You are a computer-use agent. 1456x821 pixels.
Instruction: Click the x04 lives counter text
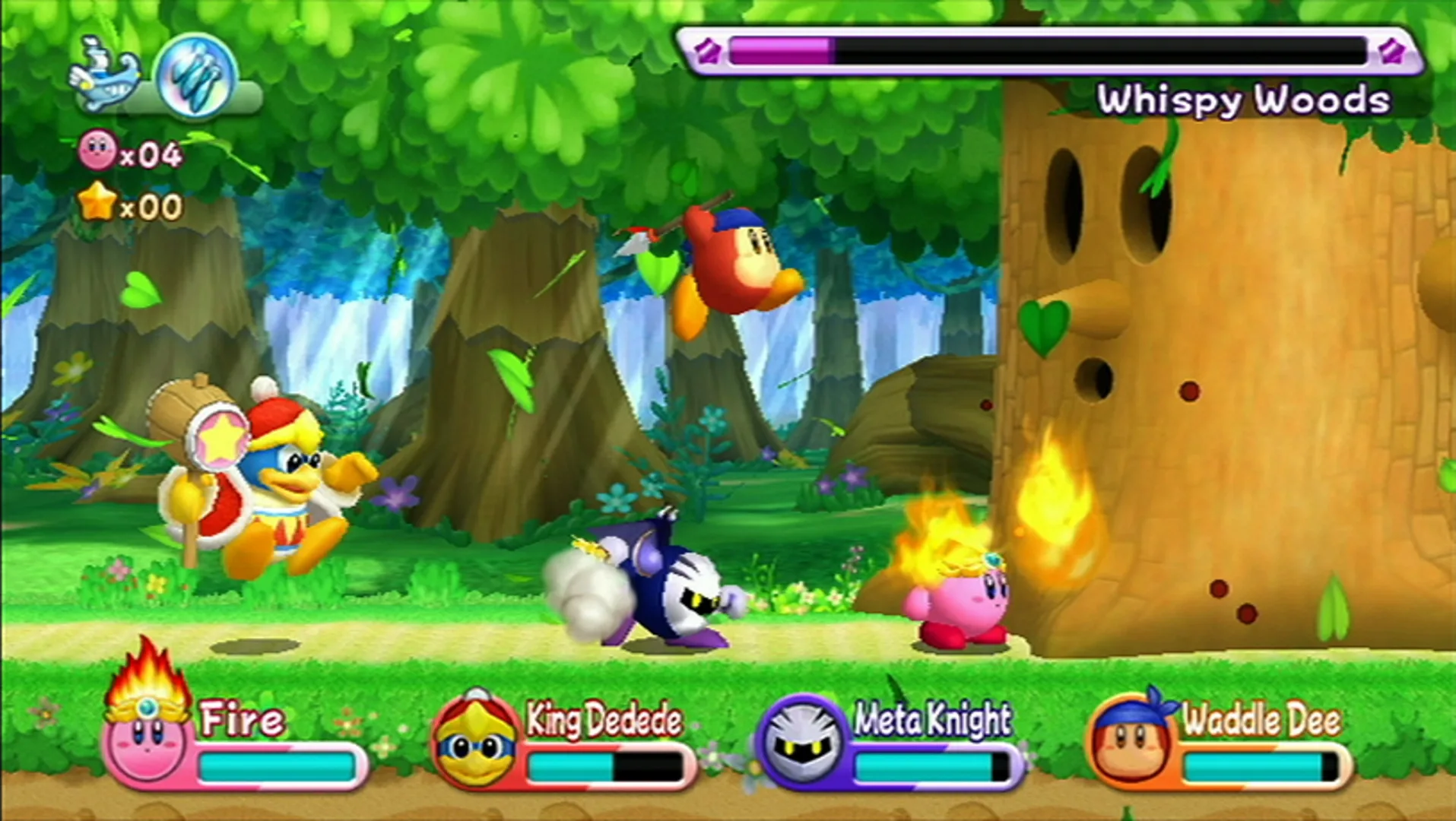click(151, 153)
